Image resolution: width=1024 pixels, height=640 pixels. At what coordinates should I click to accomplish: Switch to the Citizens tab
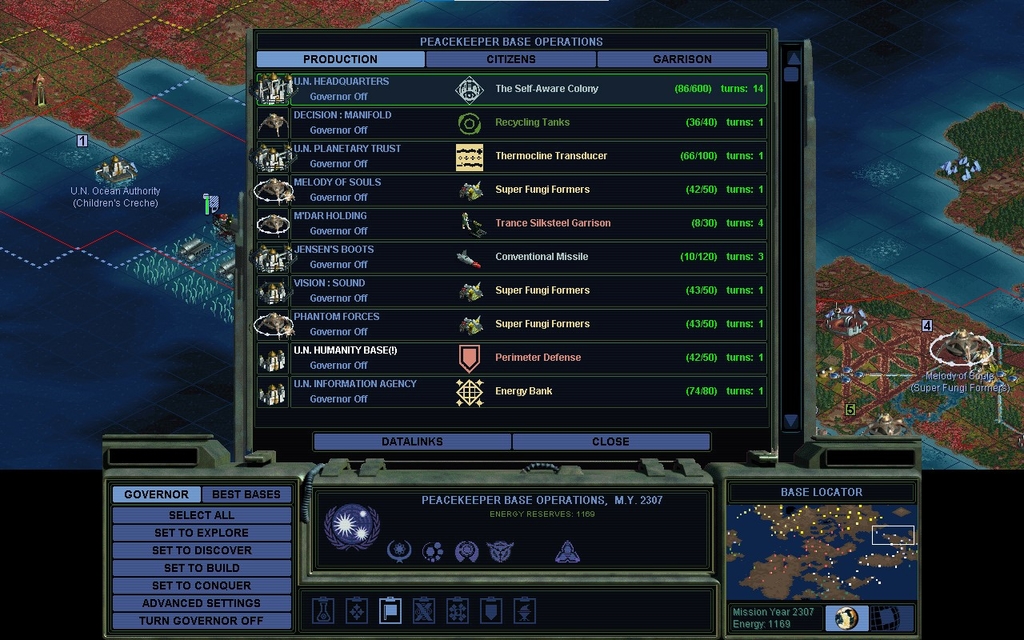[x=511, y=59]
